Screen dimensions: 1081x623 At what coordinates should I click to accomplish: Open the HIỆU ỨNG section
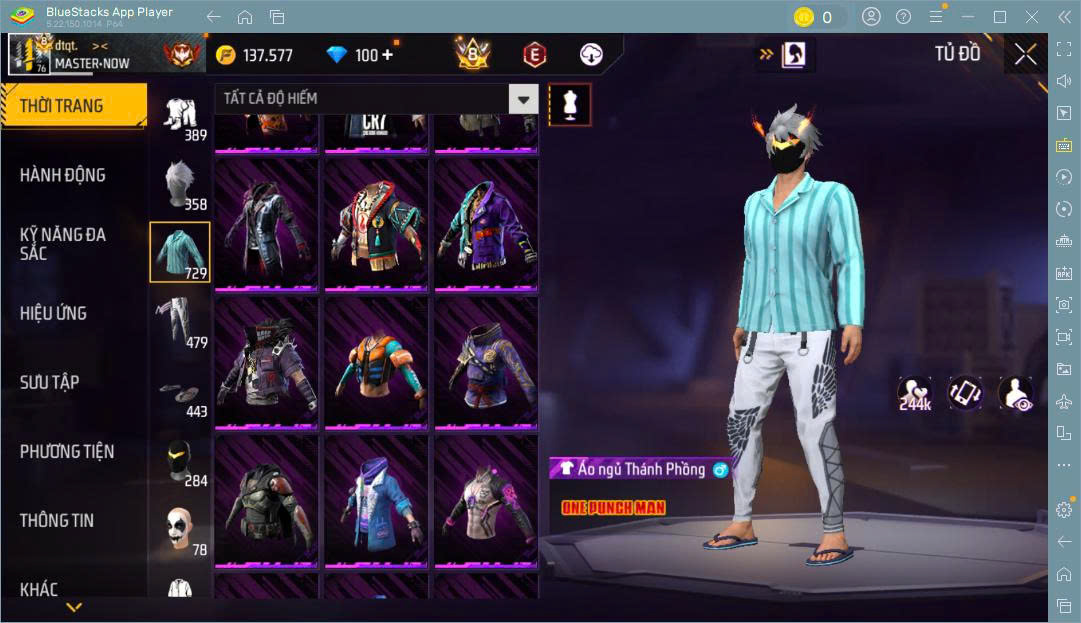(x=53, y=313)
